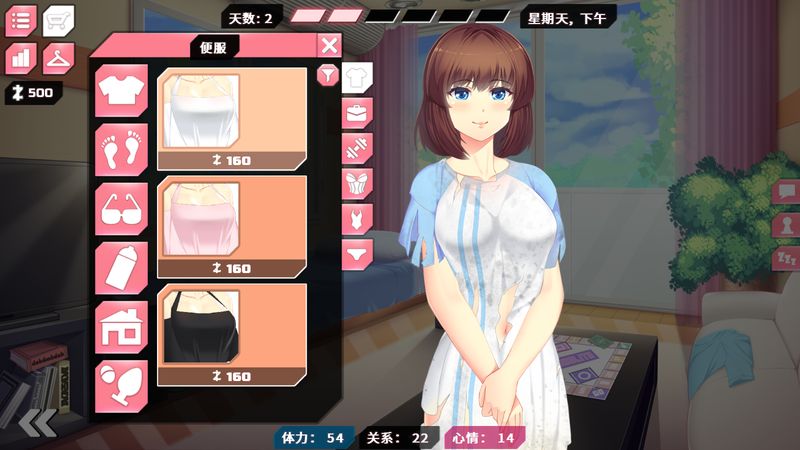This screenshot has width=800, height=450.
Task: Open the bar chart stats icon
Action: coord(21,58)
